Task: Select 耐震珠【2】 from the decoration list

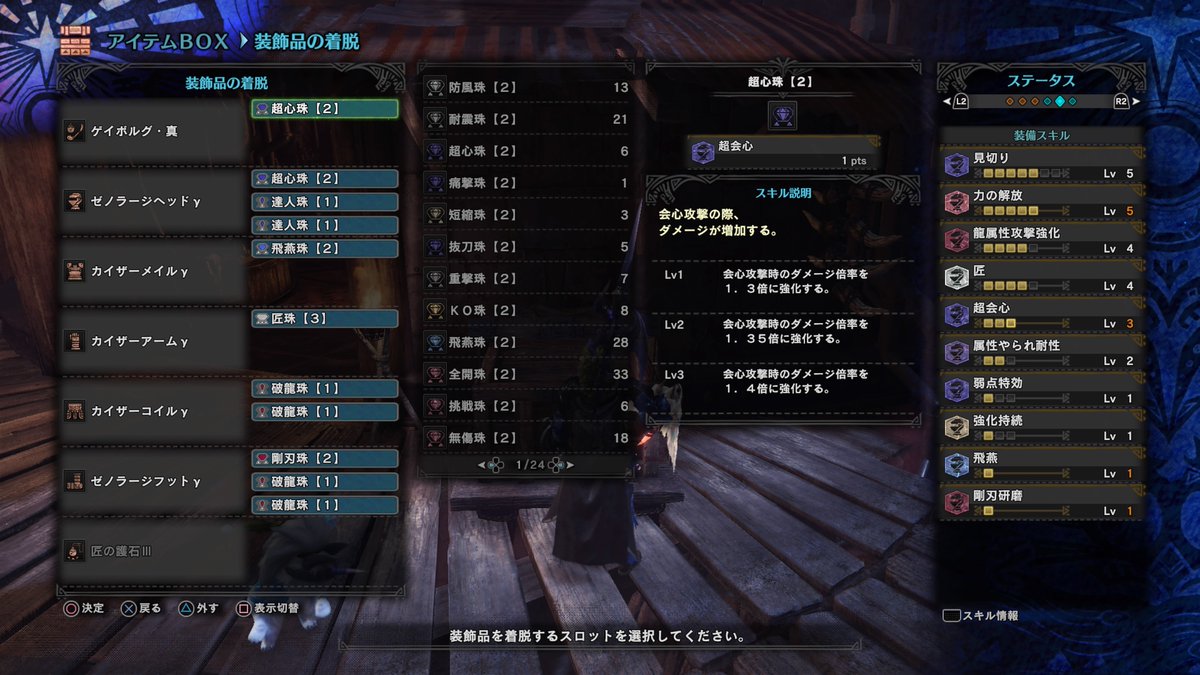Action: 526,119
